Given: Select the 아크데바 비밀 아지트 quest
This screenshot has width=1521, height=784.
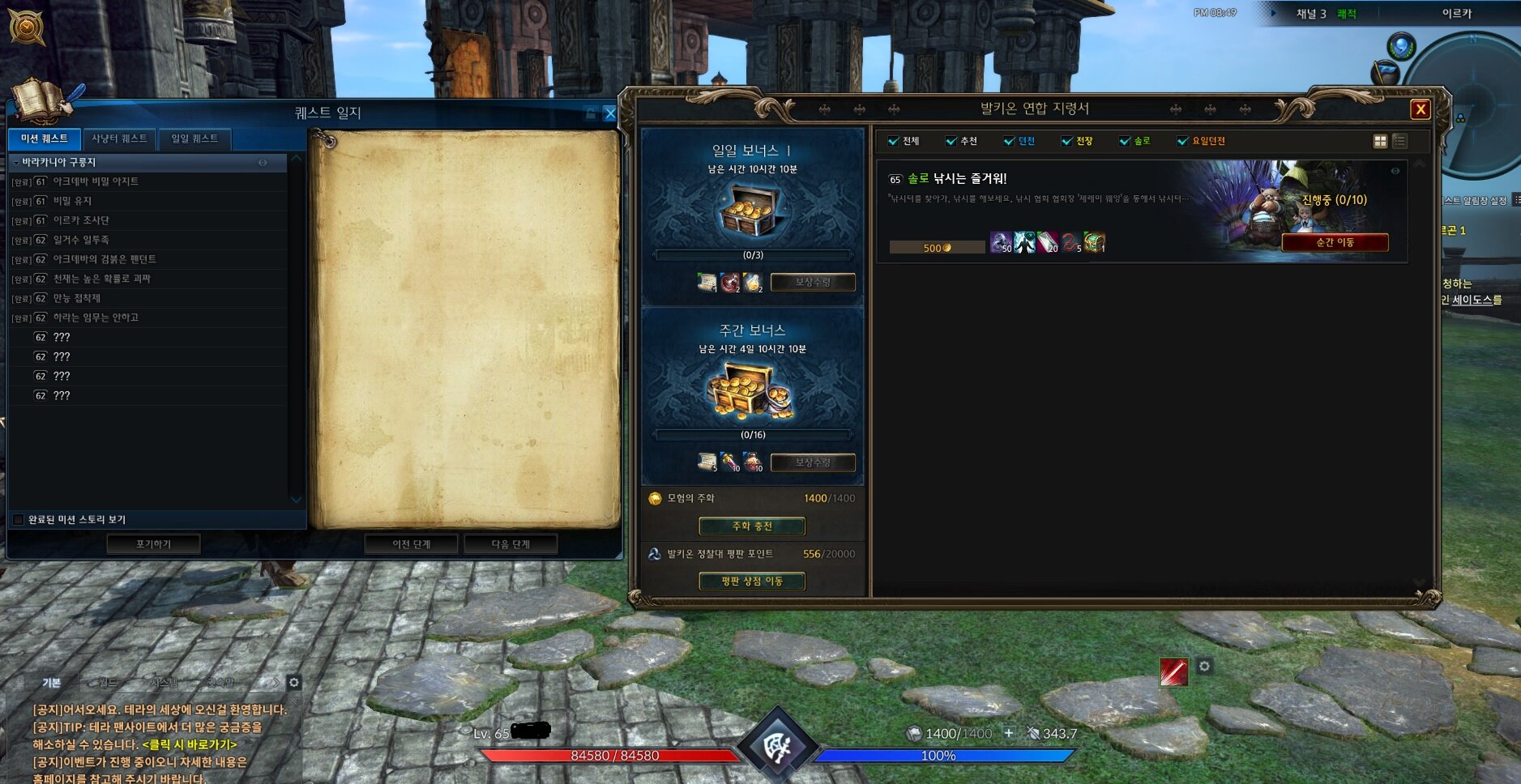Looking at the screenshot, I should click(96, 181).
